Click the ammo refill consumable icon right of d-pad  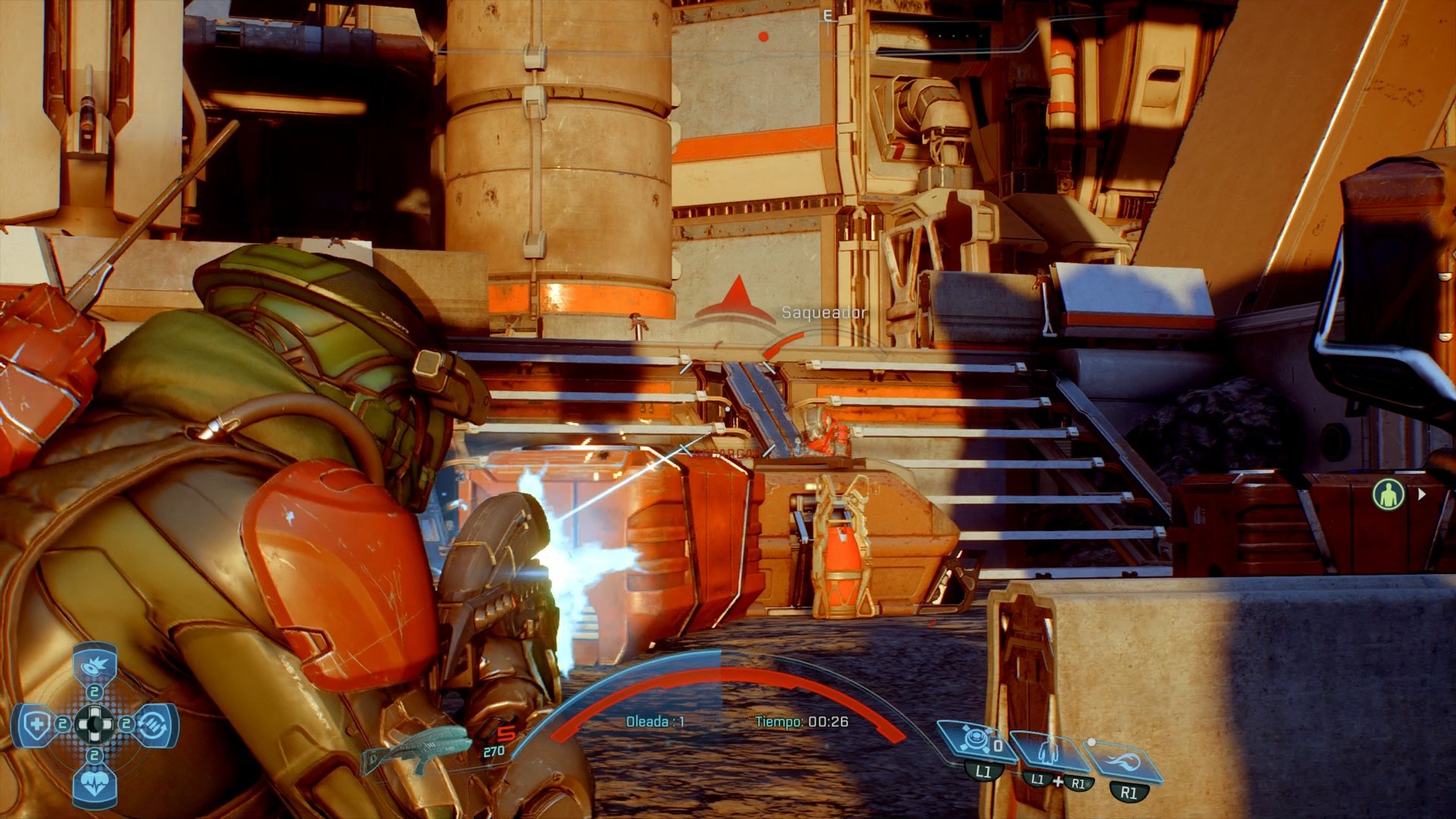[152, 724]
